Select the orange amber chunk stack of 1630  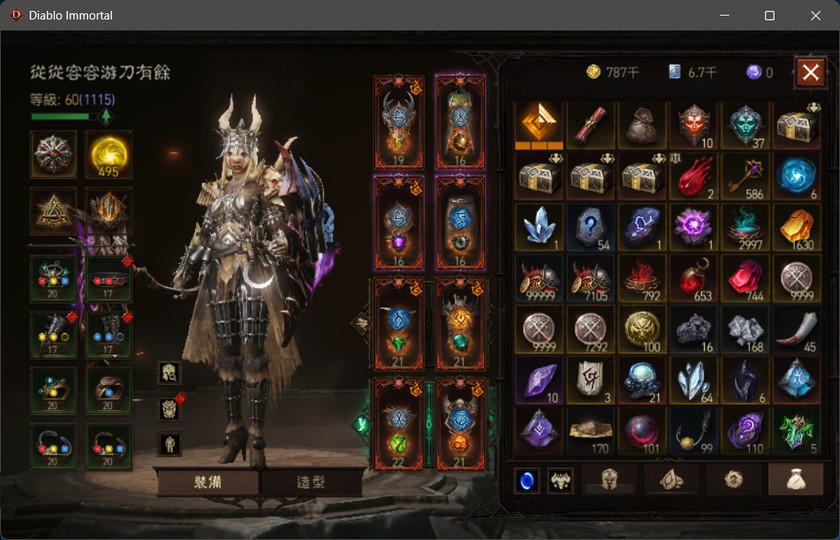(x=796, y=227)
